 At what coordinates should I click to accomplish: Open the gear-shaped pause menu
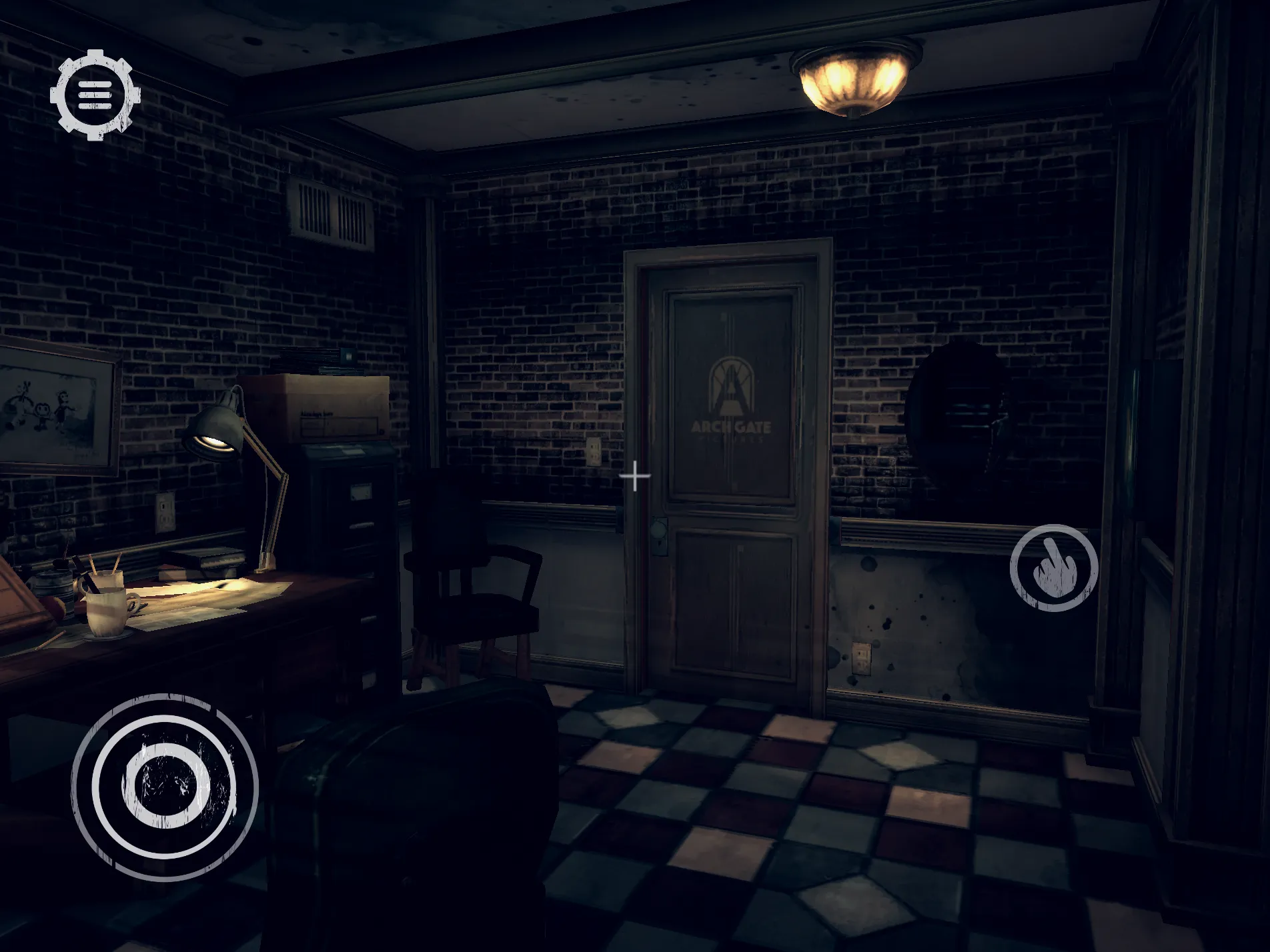(x=95, y=95)
